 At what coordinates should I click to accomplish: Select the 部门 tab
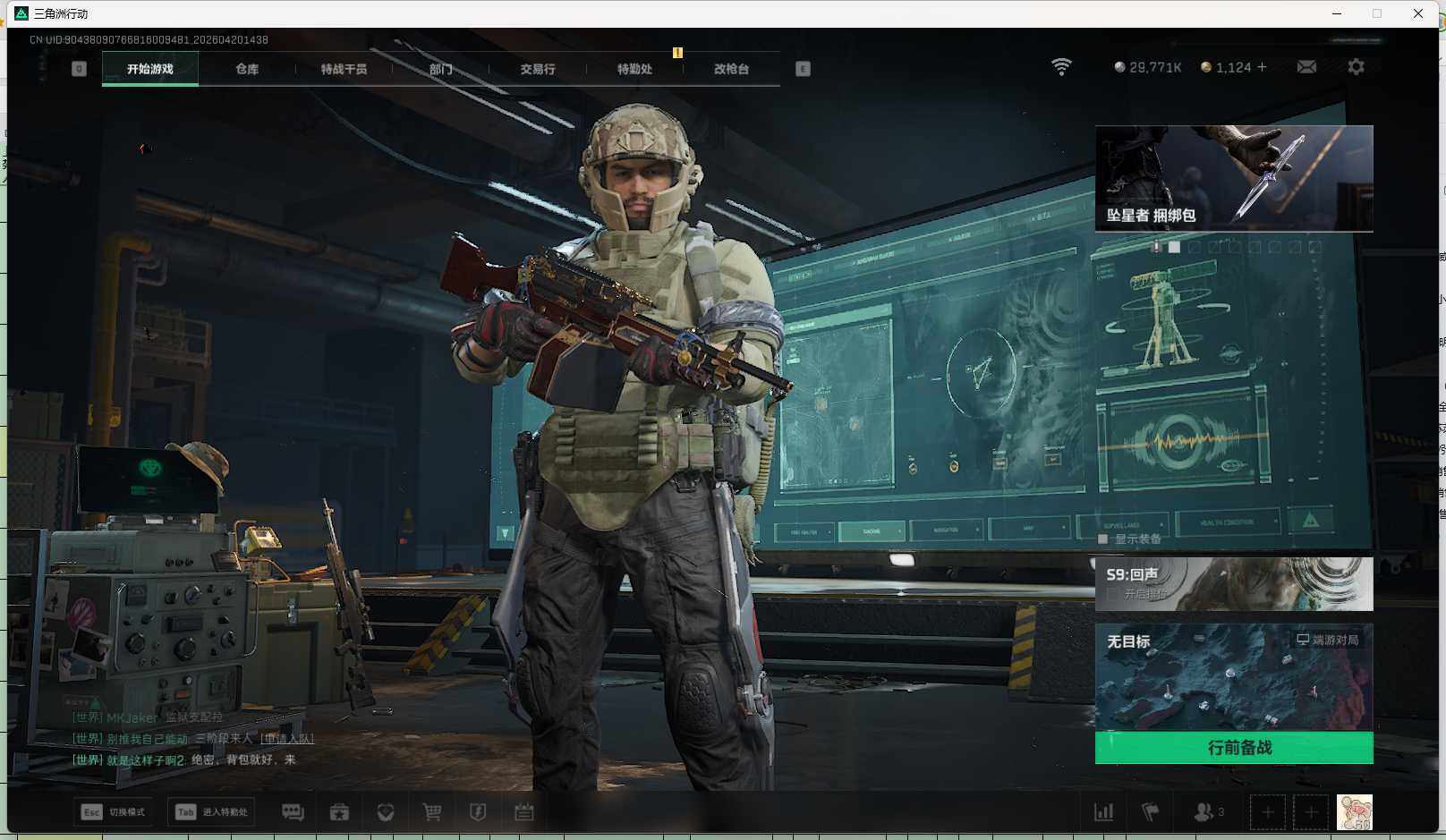[x=440, y=69]
